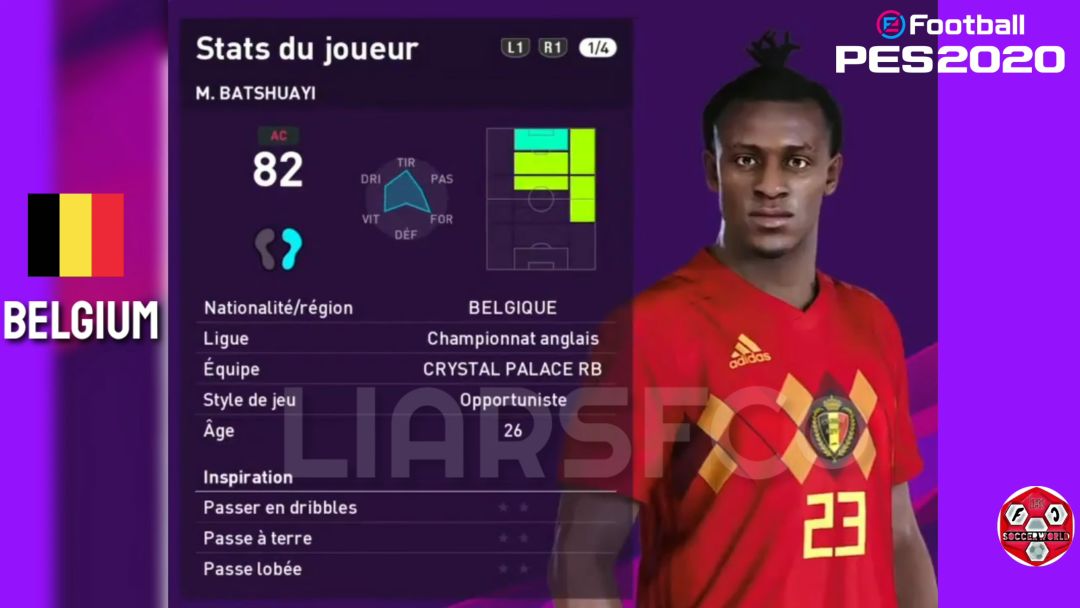
Task: Select the Nationalité/région row
Action: pyautogui.click(x=403, y=308)
